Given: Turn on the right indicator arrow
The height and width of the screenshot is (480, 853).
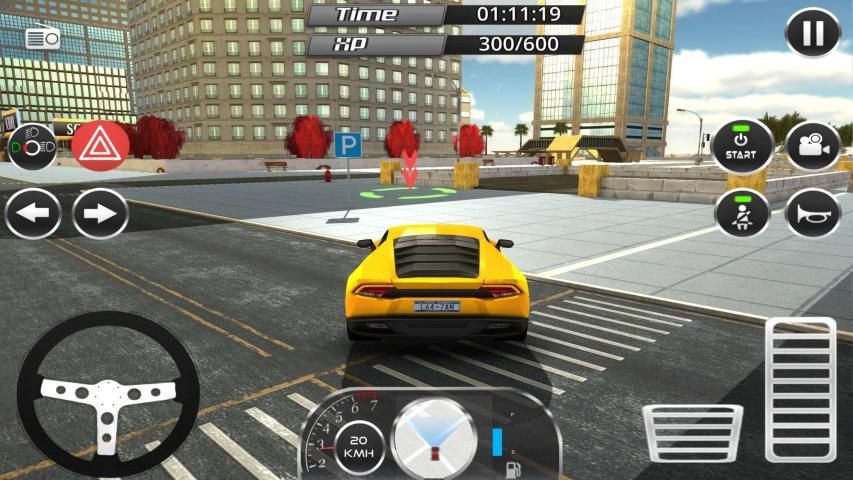Looking at the screenshot, I should point(100,214).
